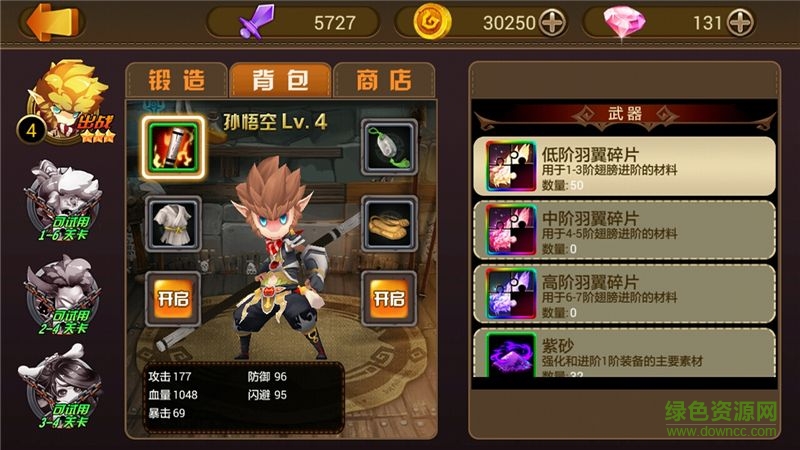
Task: Select the 背包 backpack tab
Action: (x=279, y=79)
